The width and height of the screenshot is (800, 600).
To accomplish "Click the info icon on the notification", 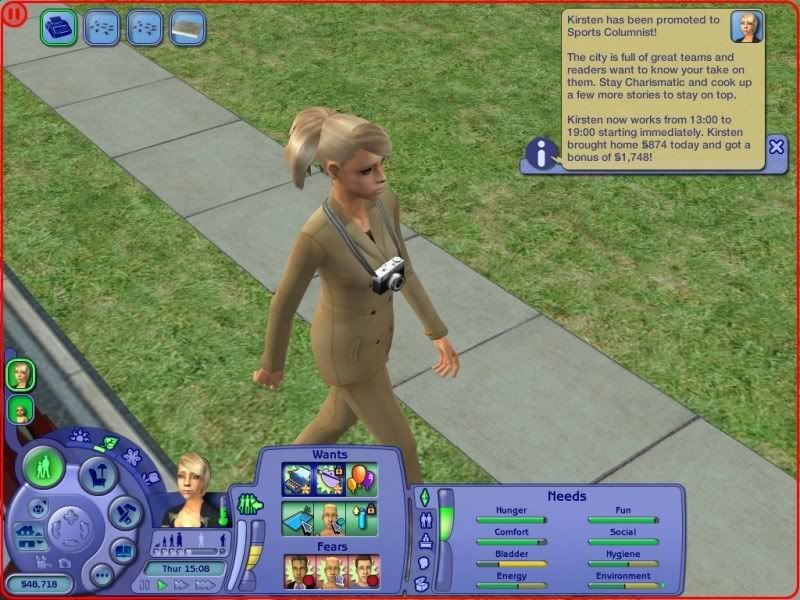I will [542, 154].
